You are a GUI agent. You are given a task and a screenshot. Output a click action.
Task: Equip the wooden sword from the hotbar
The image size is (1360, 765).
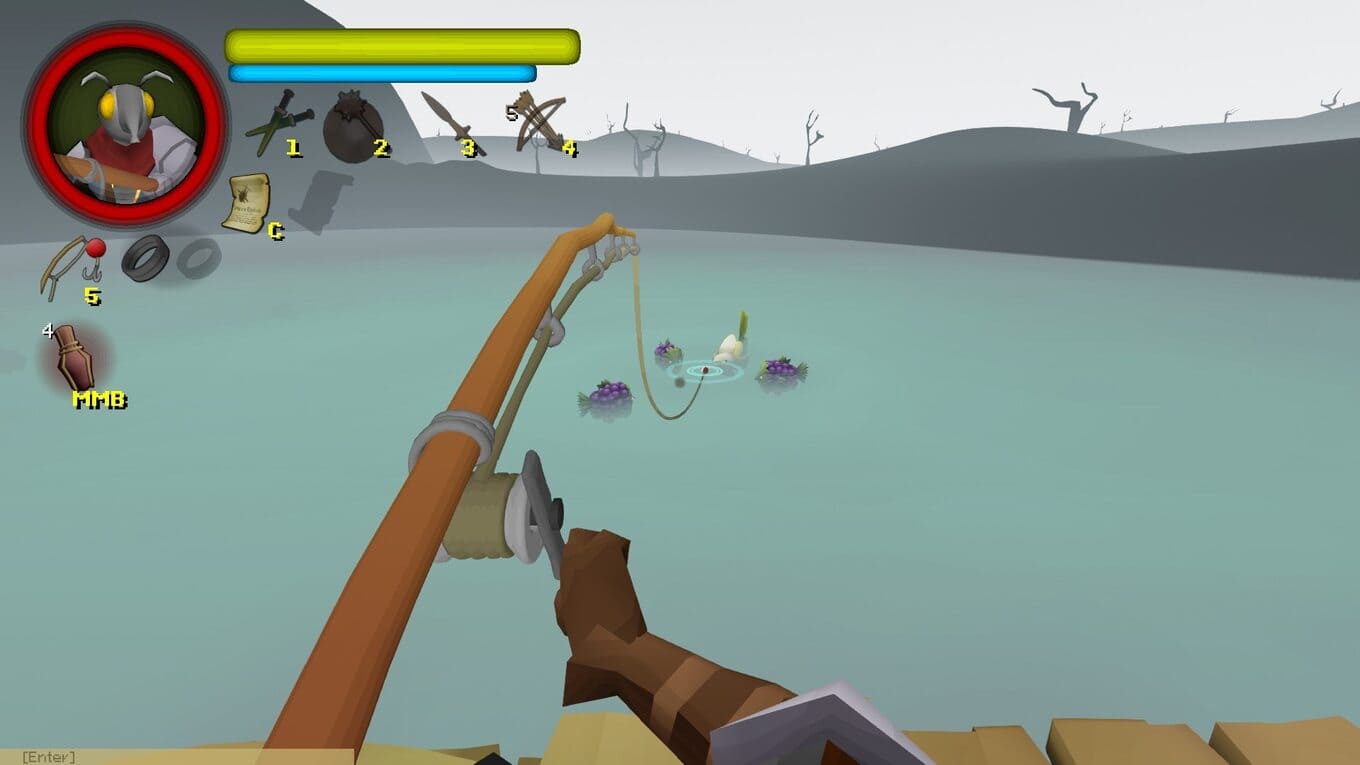click(449, 123)
